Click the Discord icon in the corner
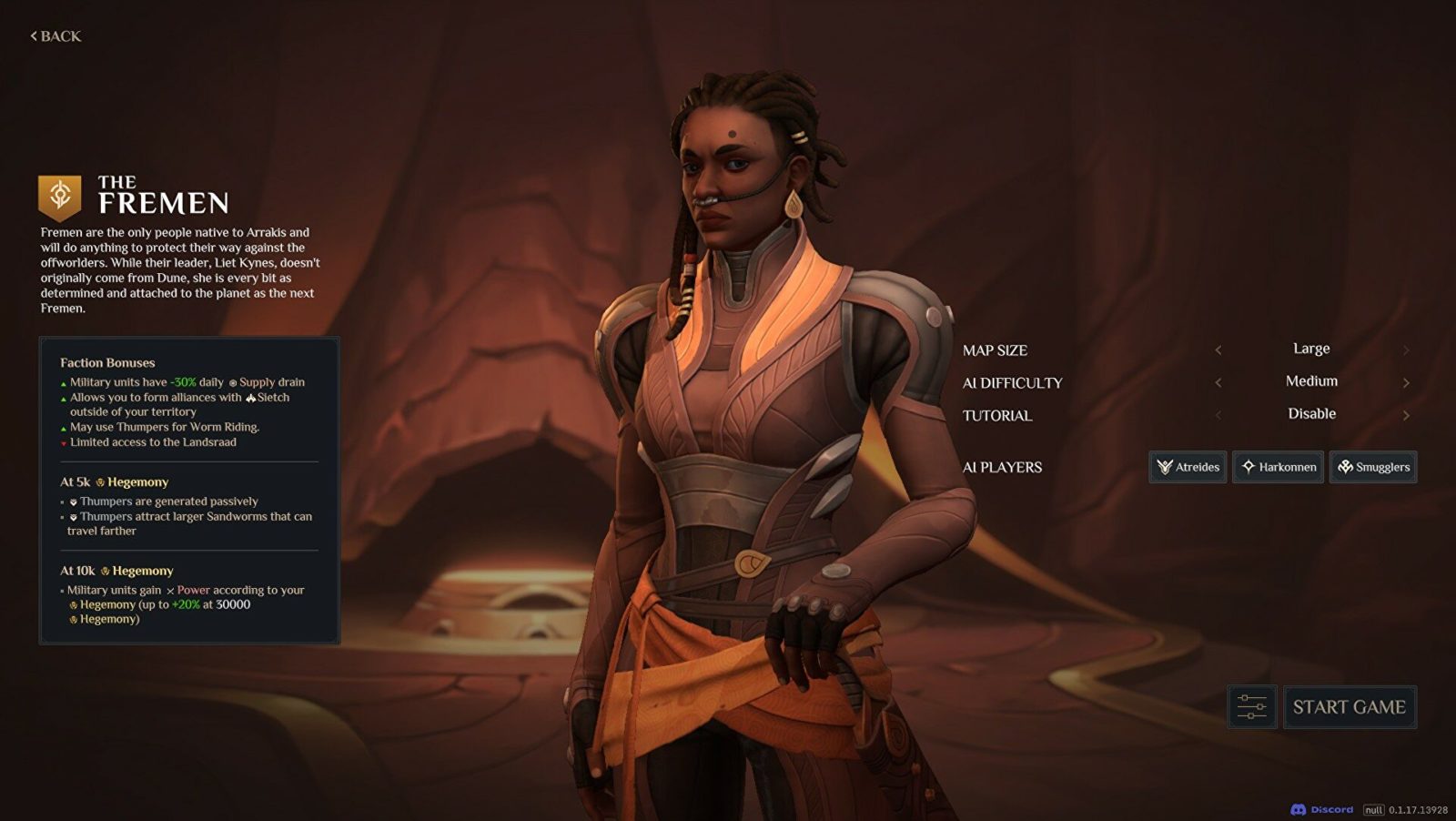Viewport: 1456px width, 821px height. pos(1298,808)
